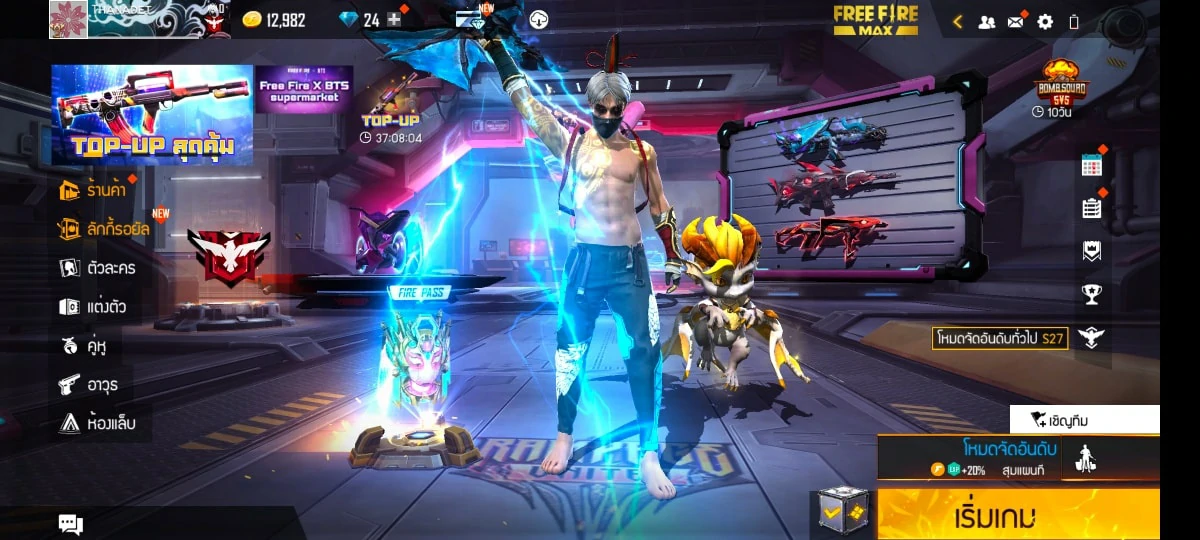Open the clipboard missions icon
Screen dimensions: 1200x540
[x=1092, y=208]
